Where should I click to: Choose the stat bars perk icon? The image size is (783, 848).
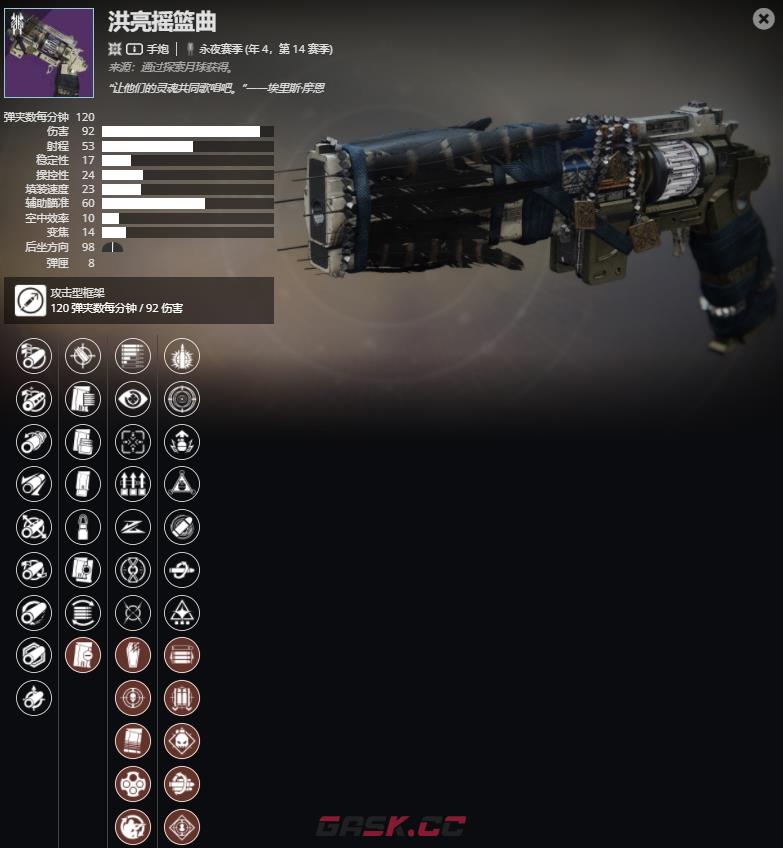[133, 355]
